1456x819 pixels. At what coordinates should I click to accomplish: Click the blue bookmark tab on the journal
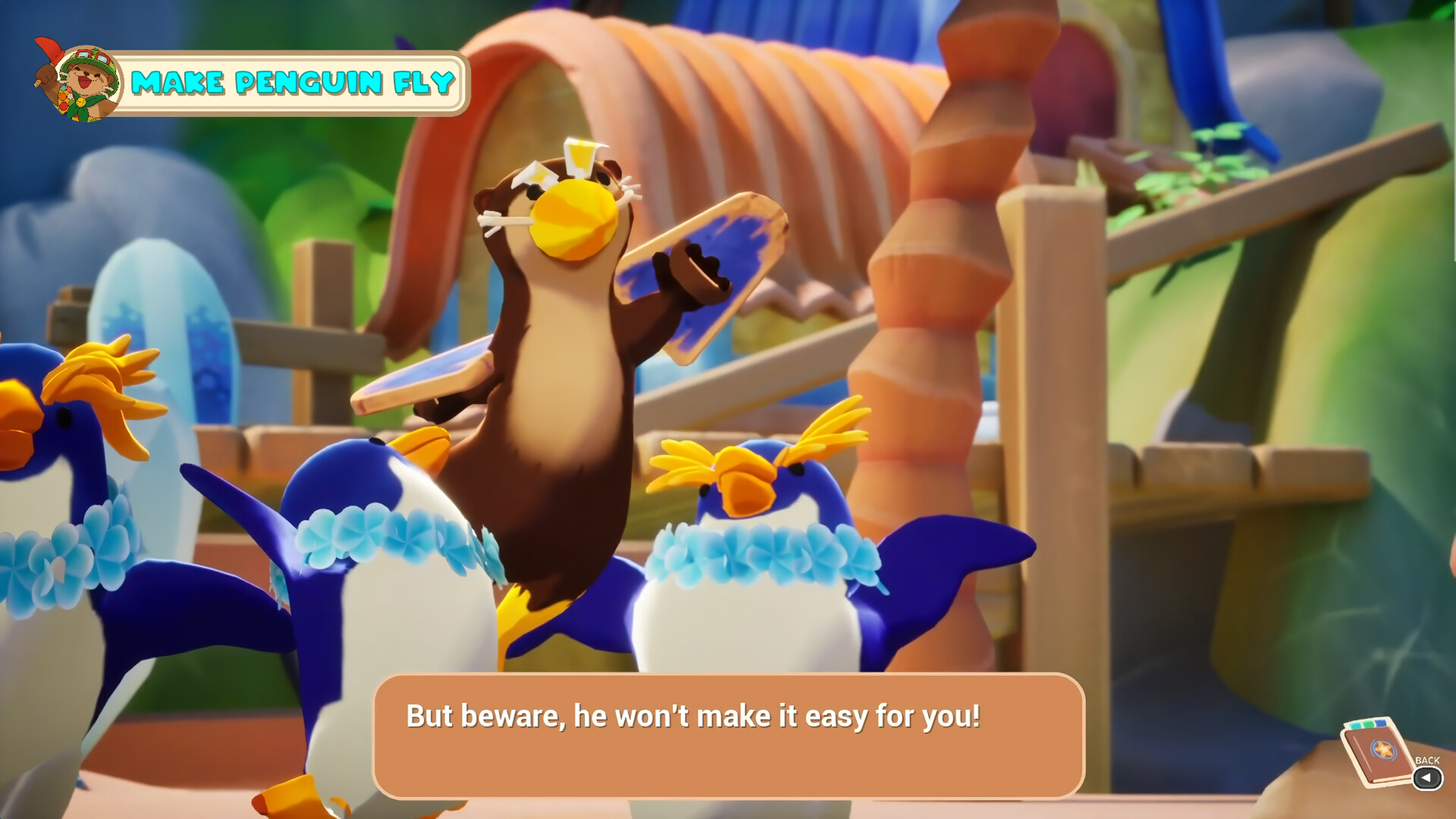(x=1380, y=723)
